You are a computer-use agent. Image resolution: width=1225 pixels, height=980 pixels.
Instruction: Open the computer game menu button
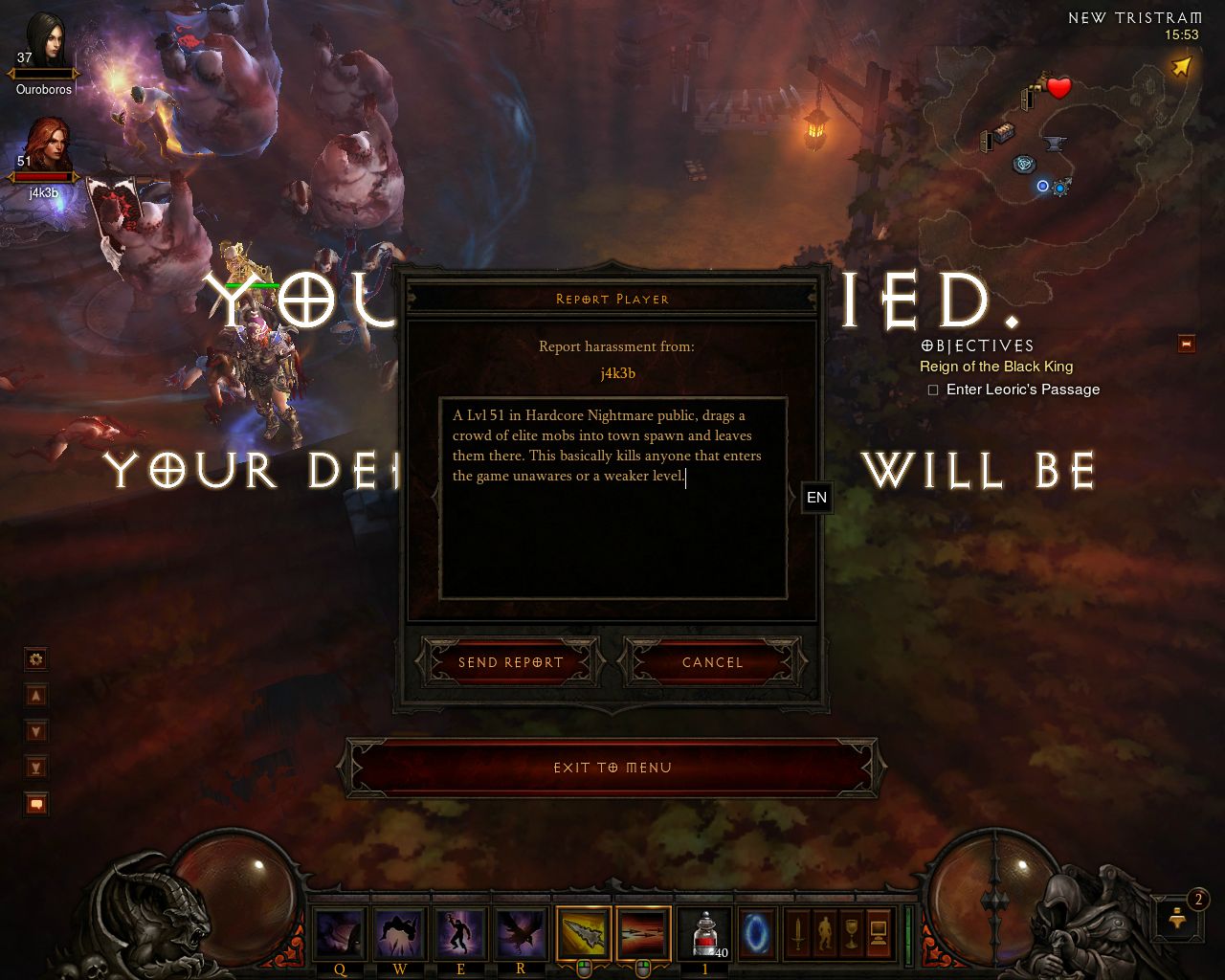(x=878, y=932)
